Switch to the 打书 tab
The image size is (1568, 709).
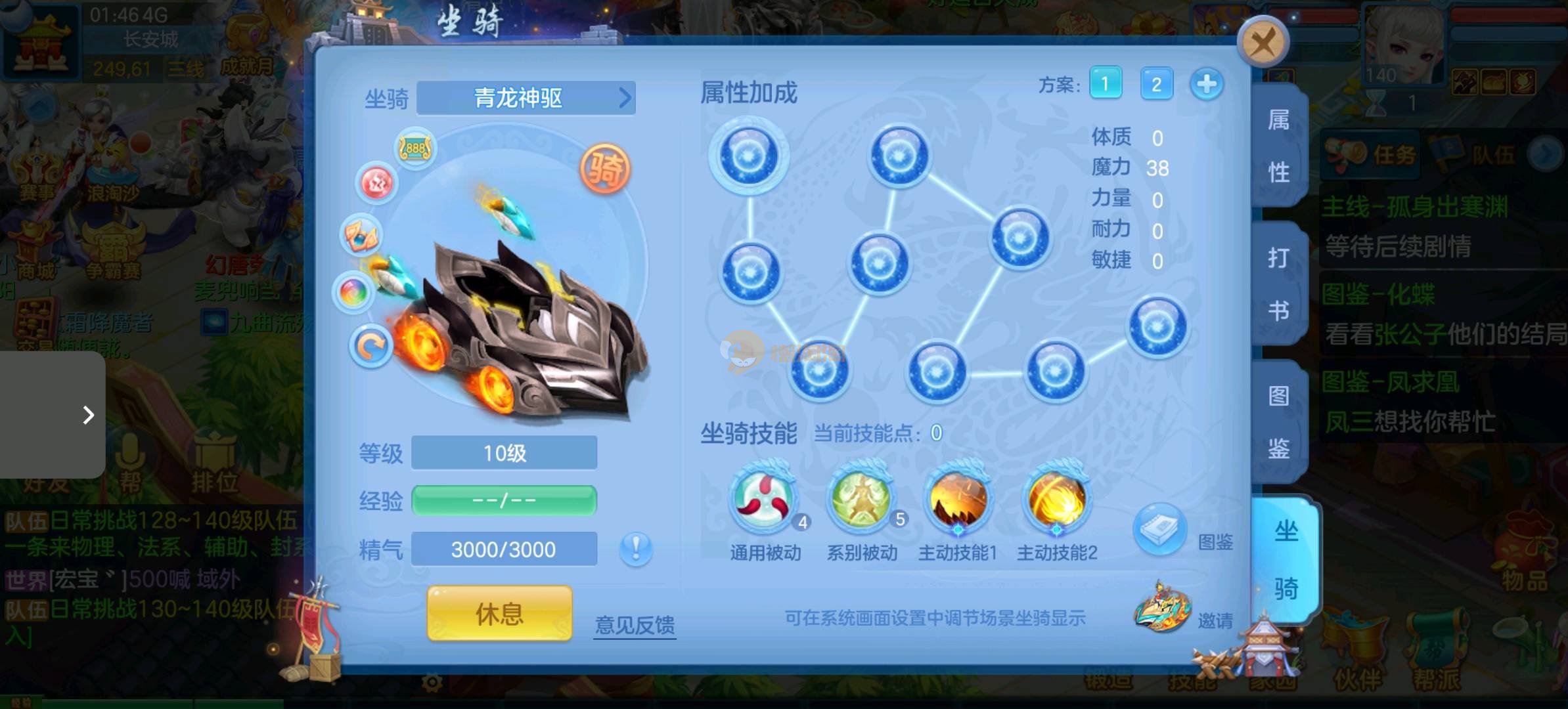(1278, 284)
